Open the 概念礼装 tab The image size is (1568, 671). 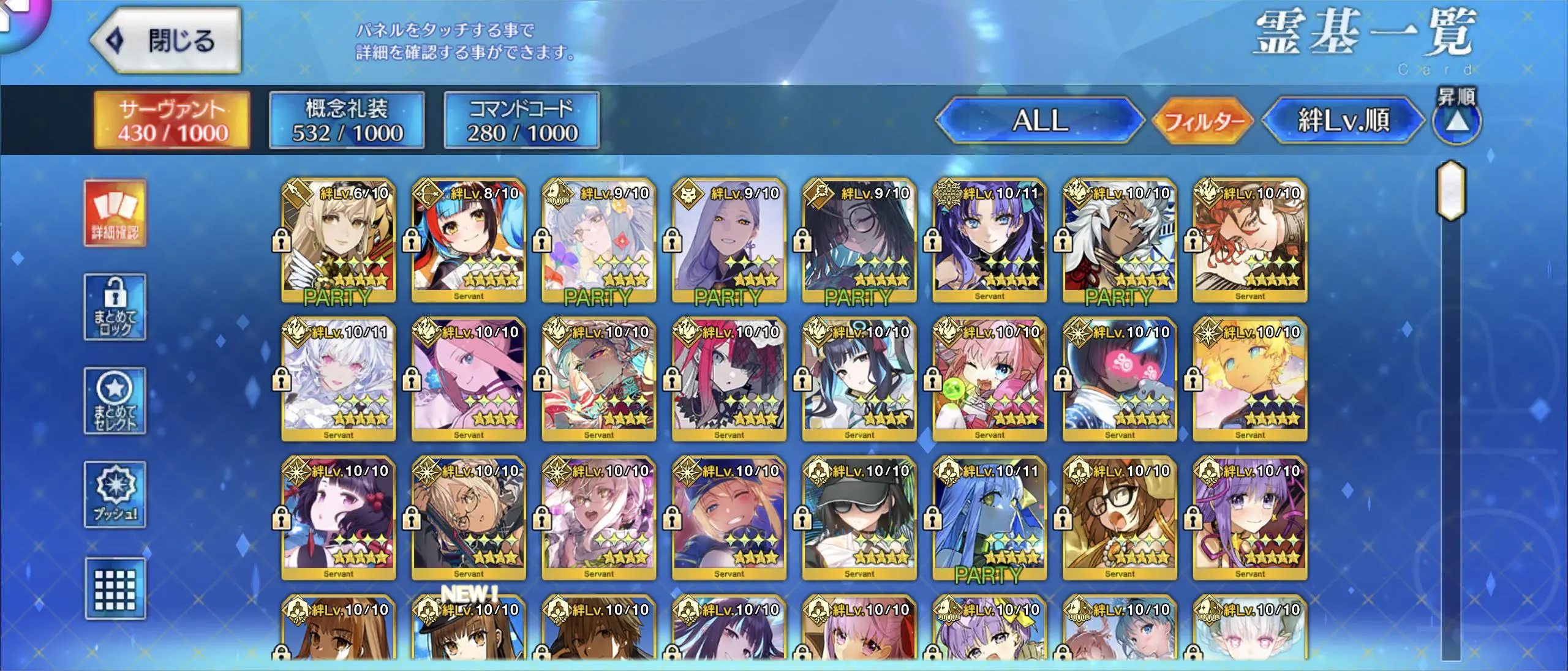tap(347, 121)
